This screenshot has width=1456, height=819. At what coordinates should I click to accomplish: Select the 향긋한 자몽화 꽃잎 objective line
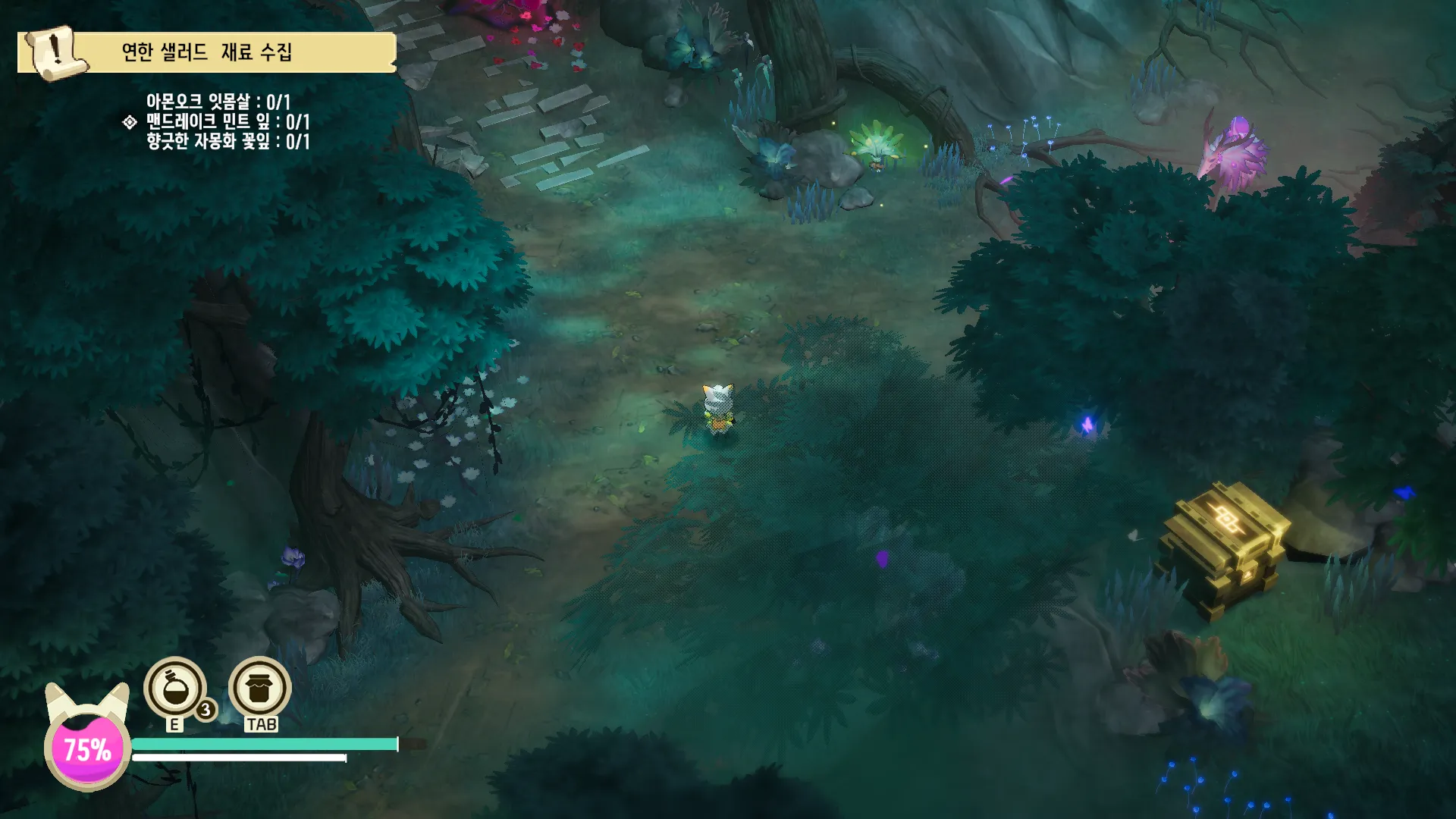(227, 141)
